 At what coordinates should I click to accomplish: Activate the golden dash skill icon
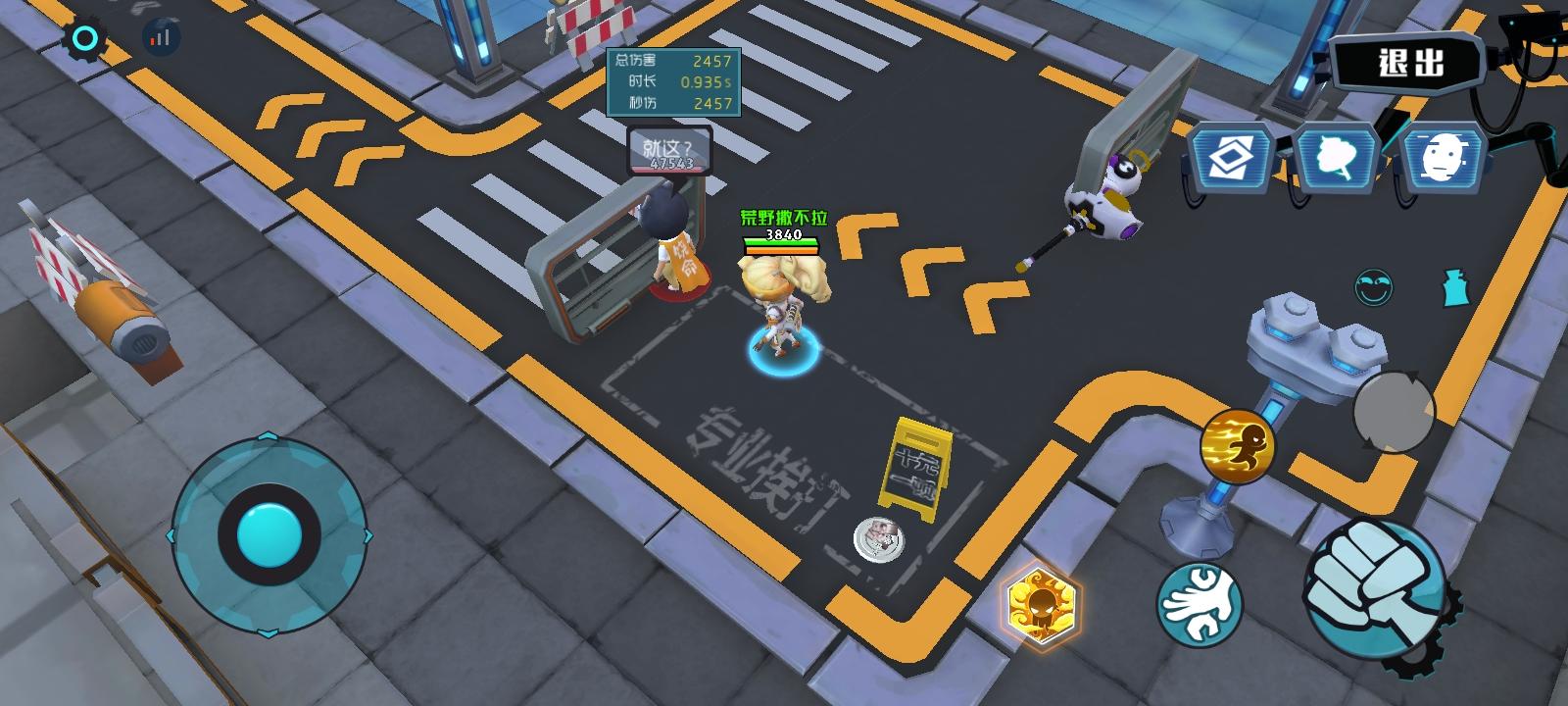pos(1241,443)
